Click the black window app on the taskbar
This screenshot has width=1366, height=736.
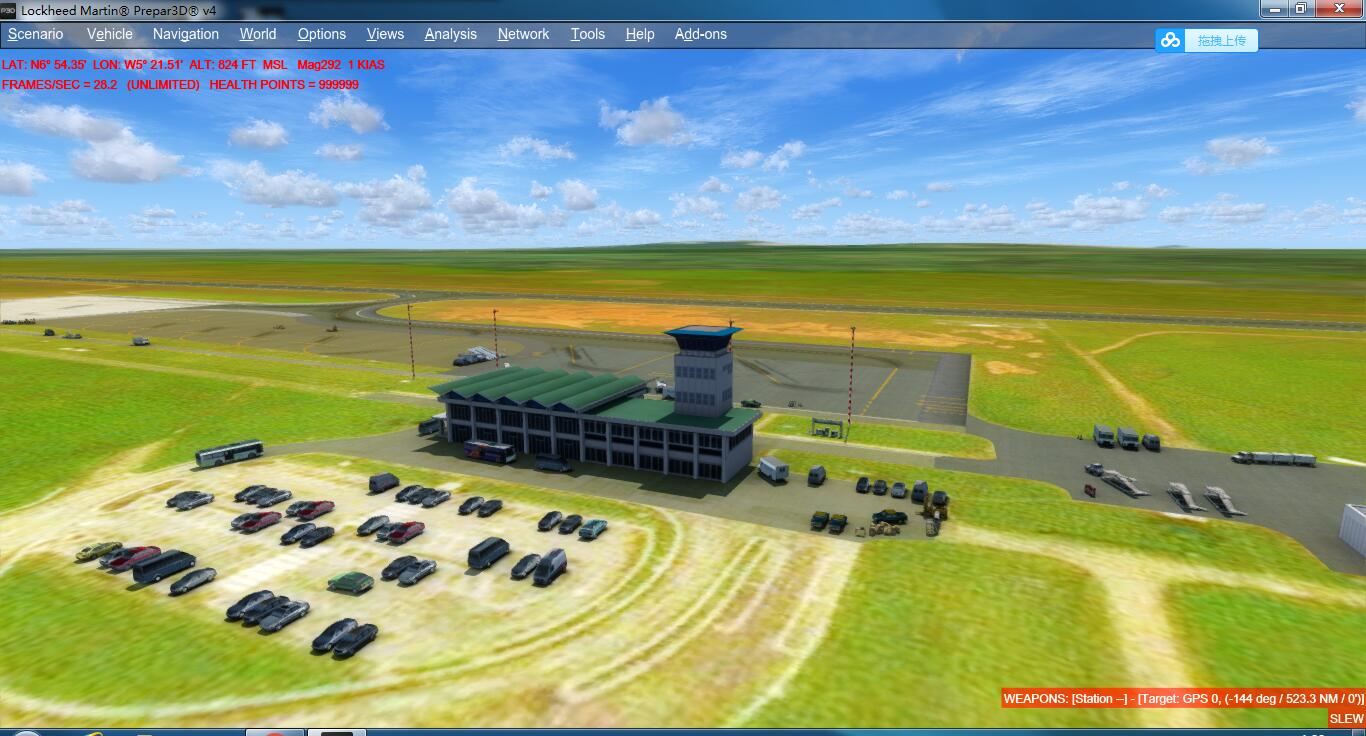pyautogui.click(x=335, y=731)
